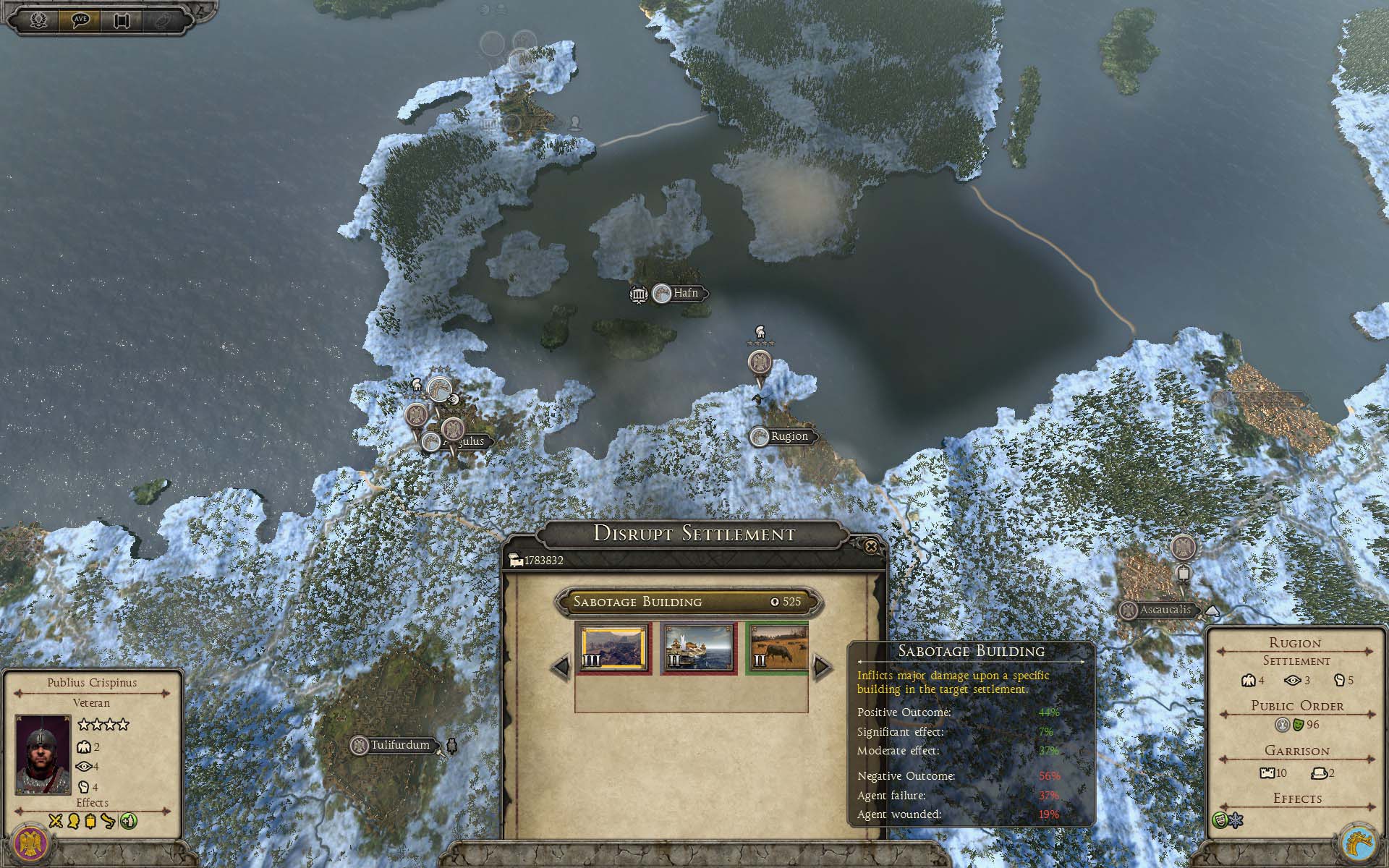Close the Disrupt Settlement panel
This screenshot has width=1389, height=868.
pos(871,547)
